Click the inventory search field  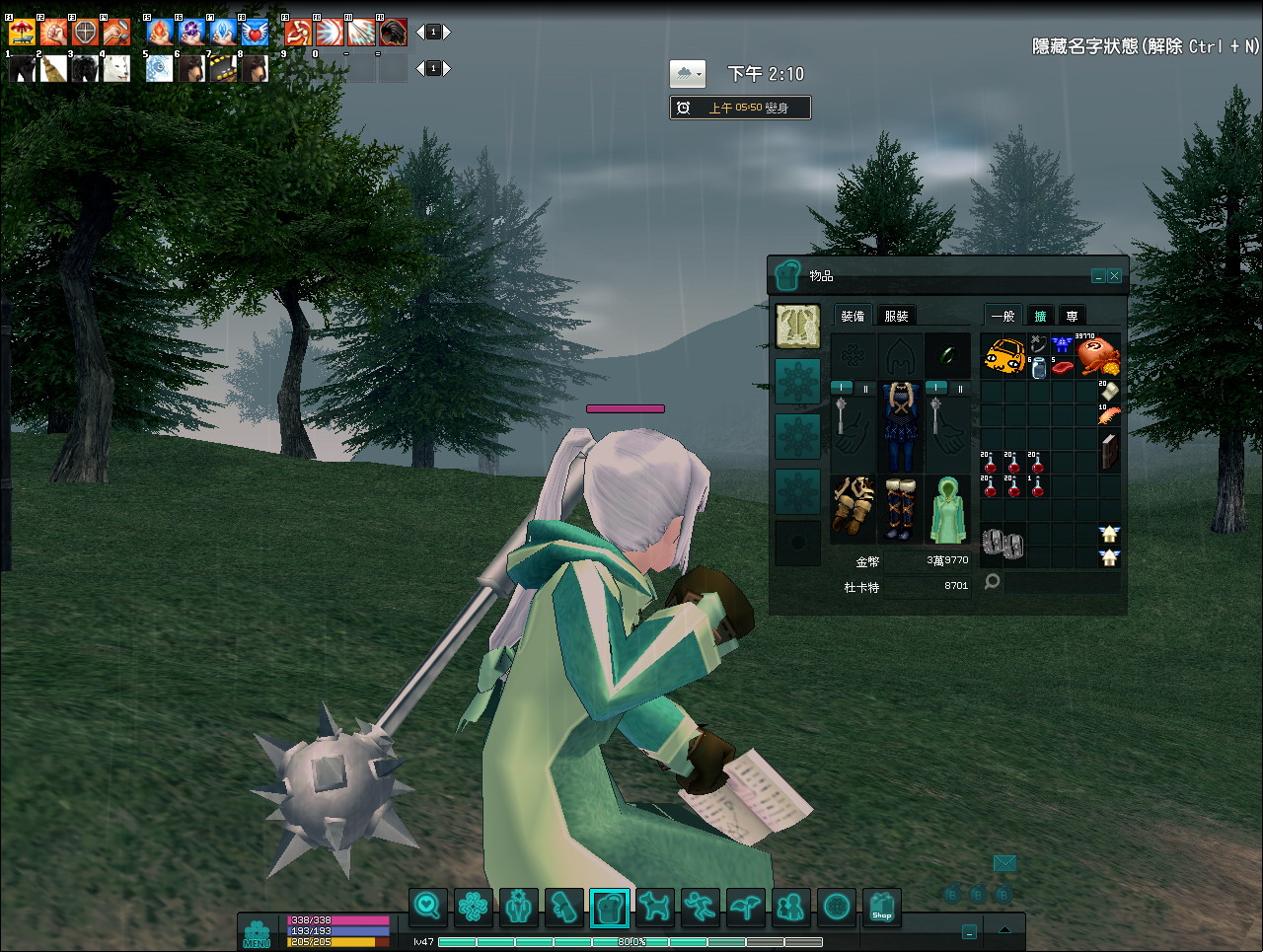[x=1062, y=582]
